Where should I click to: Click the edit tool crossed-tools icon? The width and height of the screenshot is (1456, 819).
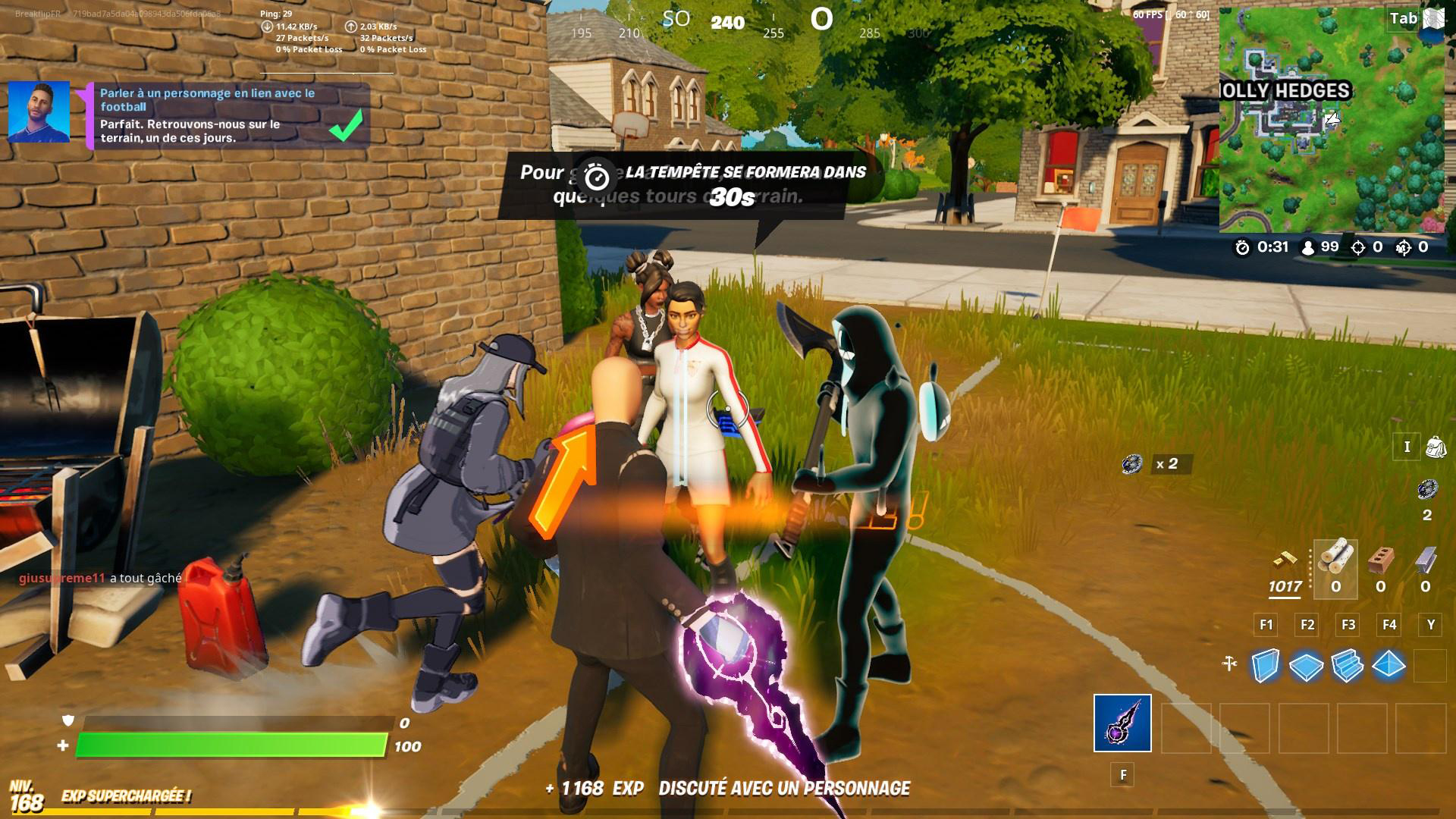point(1228,662)
